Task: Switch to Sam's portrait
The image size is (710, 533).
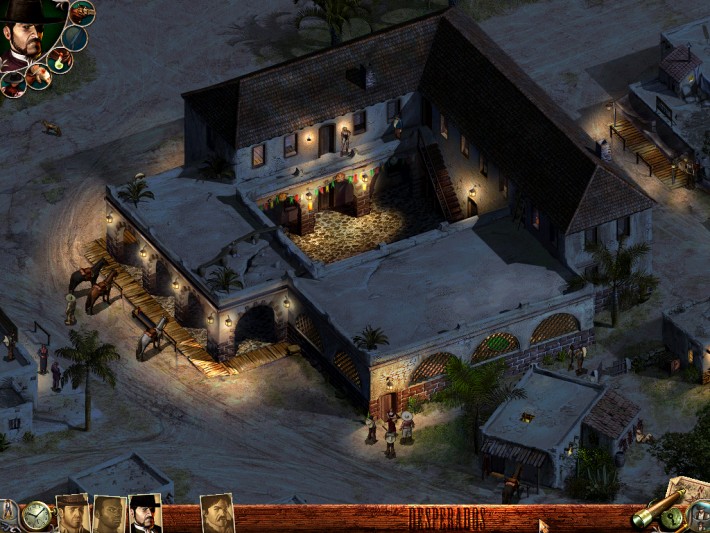Action: click(109, 514)
